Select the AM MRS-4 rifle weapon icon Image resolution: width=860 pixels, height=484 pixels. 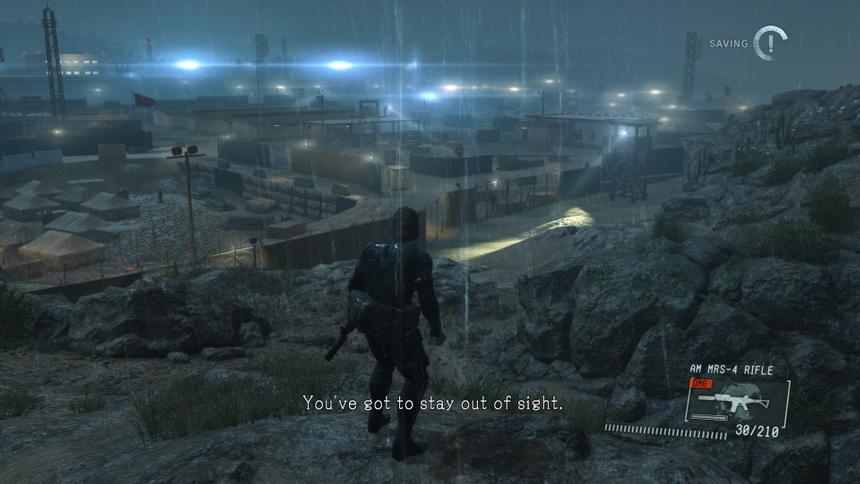pos(733,401)
